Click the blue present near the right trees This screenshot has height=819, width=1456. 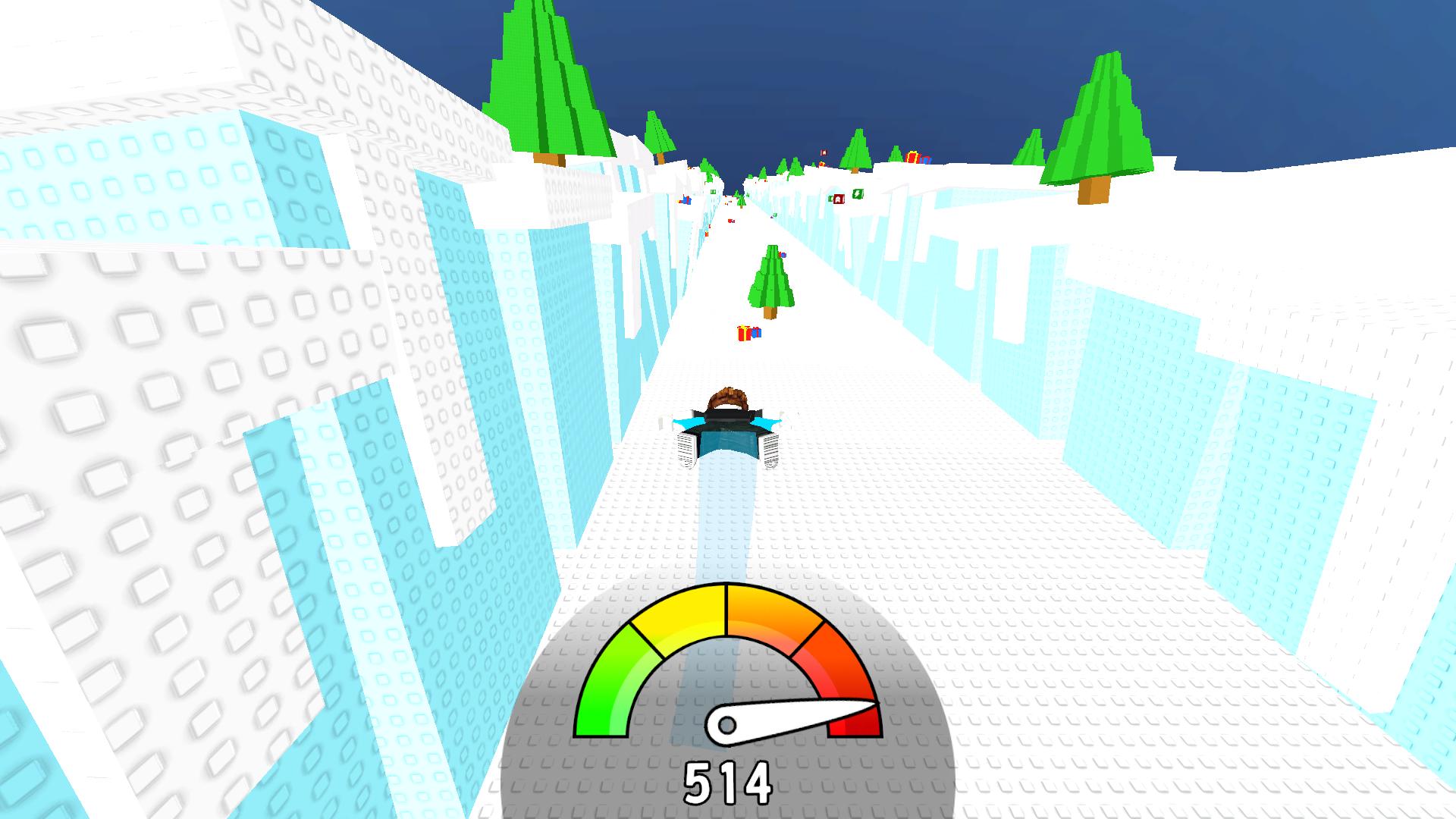point(927,162)
